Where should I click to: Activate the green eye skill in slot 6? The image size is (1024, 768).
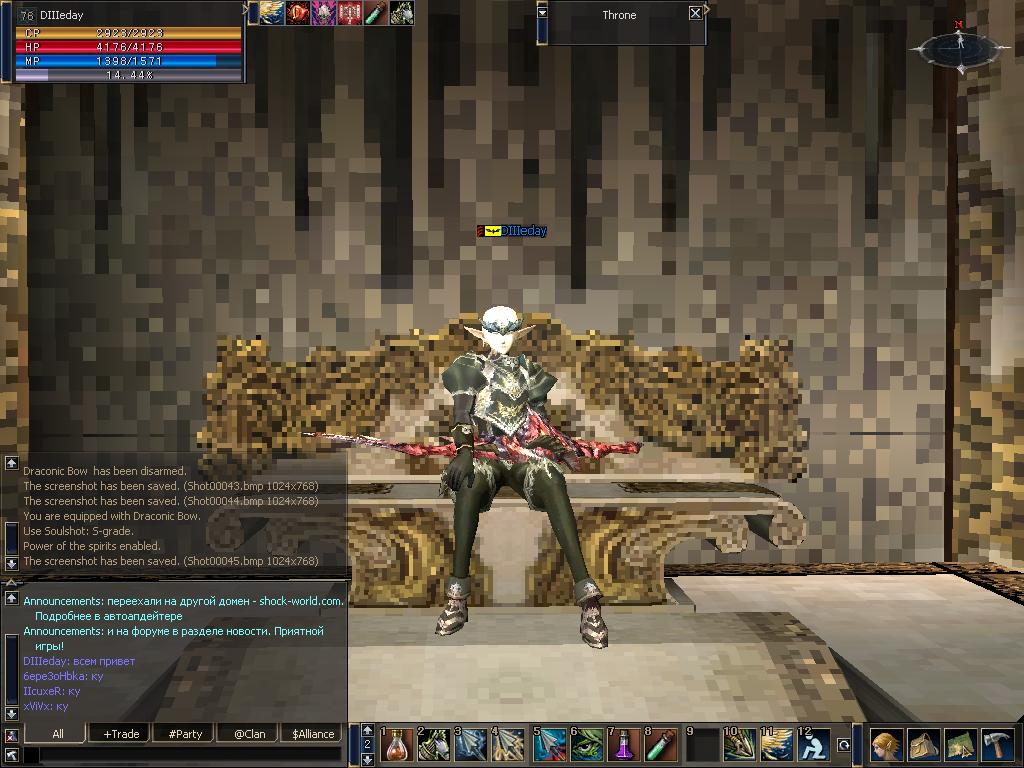(588, 745)
